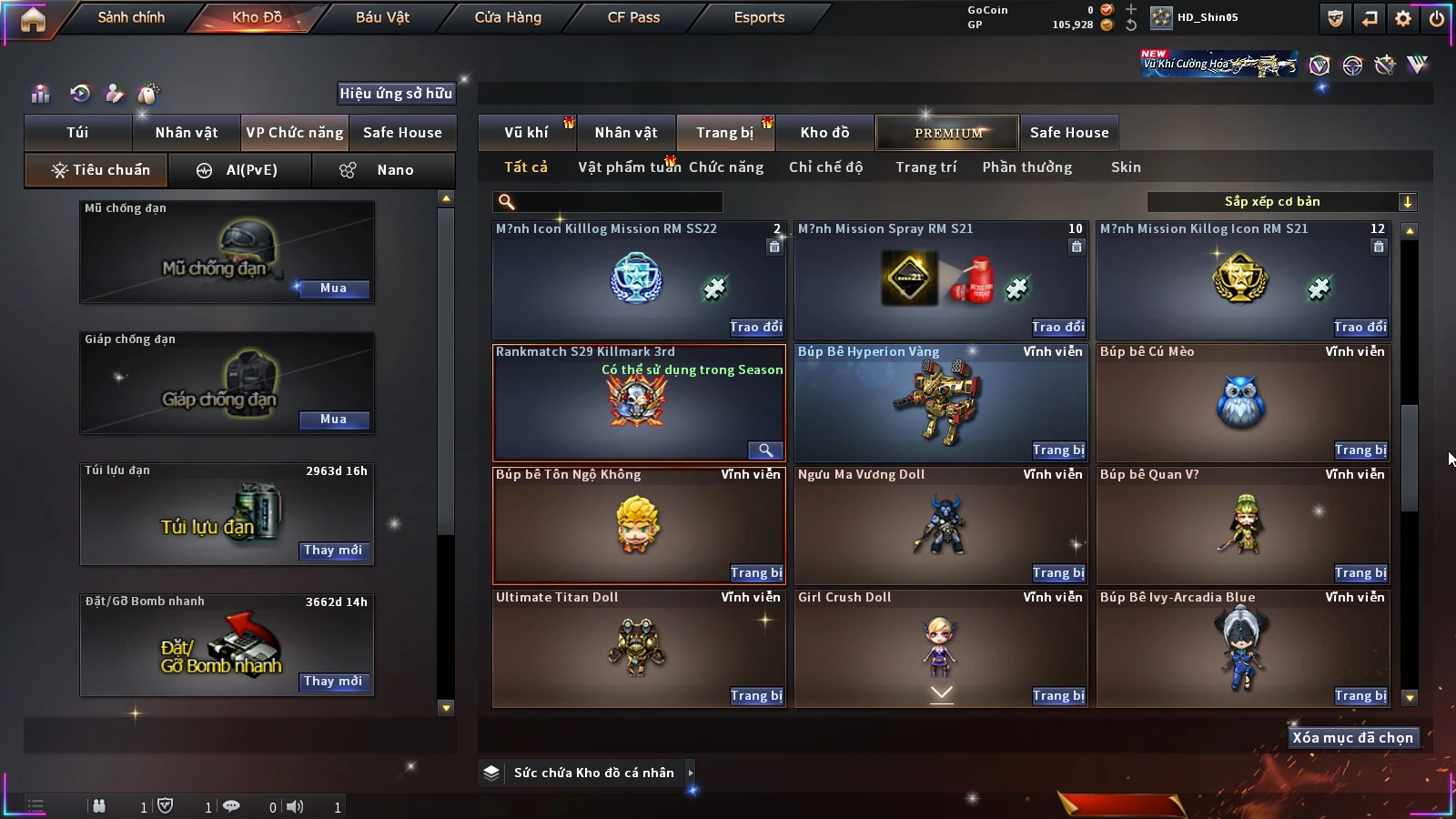This screenshot has width=1456, height=819.
Task: Return to Sảnh chính lobby
Action: tap(131, 17)
